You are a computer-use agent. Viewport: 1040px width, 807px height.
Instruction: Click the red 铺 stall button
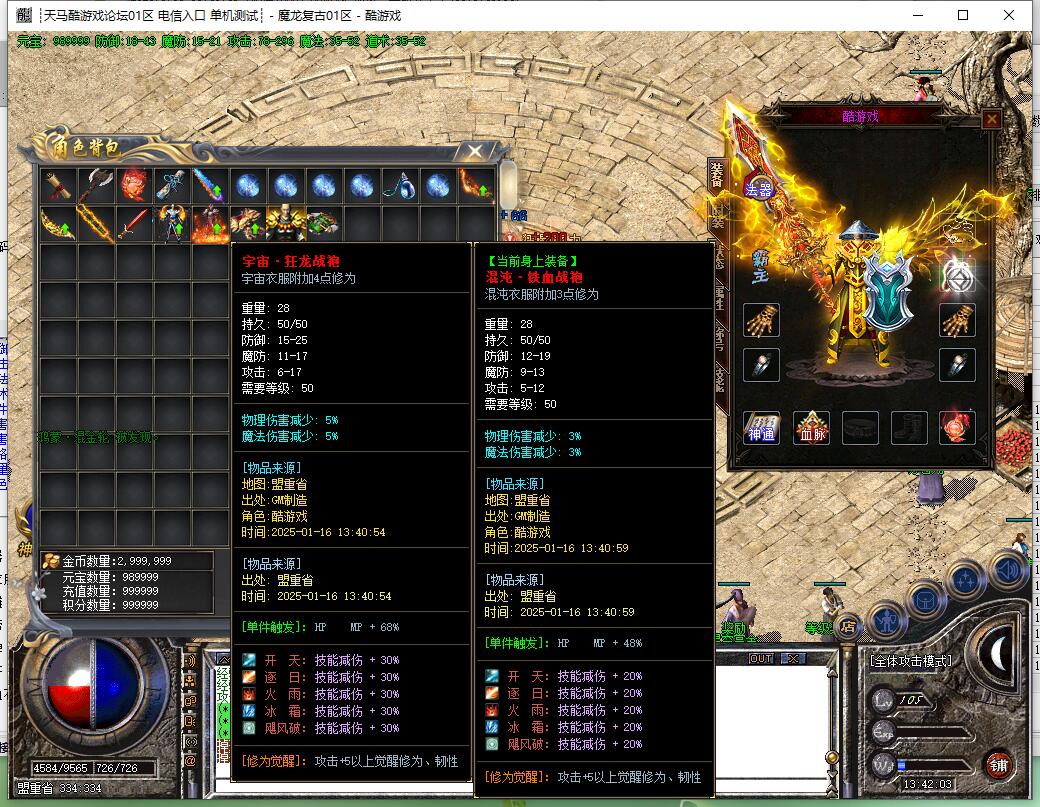(x=998, y=765)
